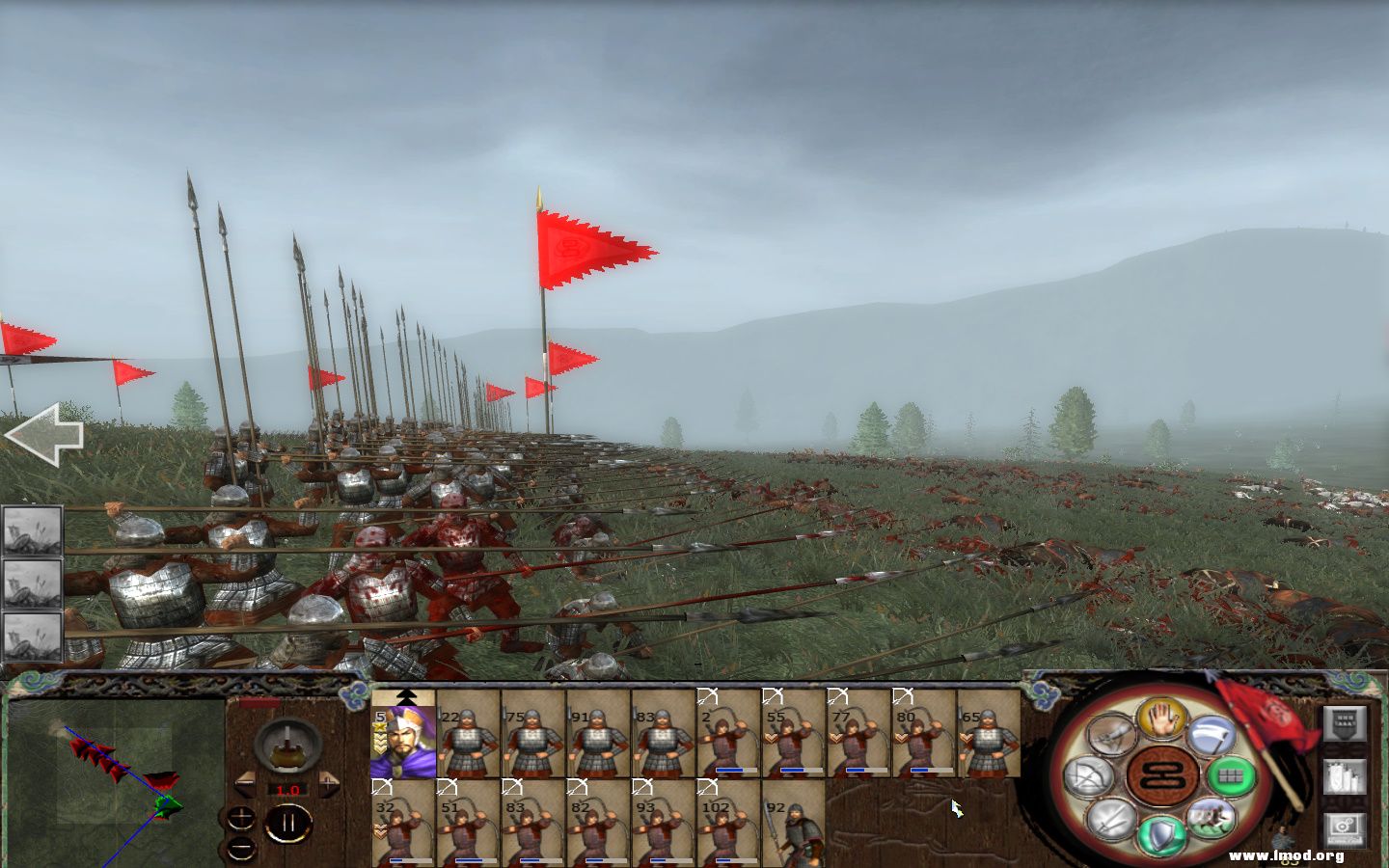Increase battle speed with the plus arrow
Viewport: 1389px width, 868px height.
[329, 782]
